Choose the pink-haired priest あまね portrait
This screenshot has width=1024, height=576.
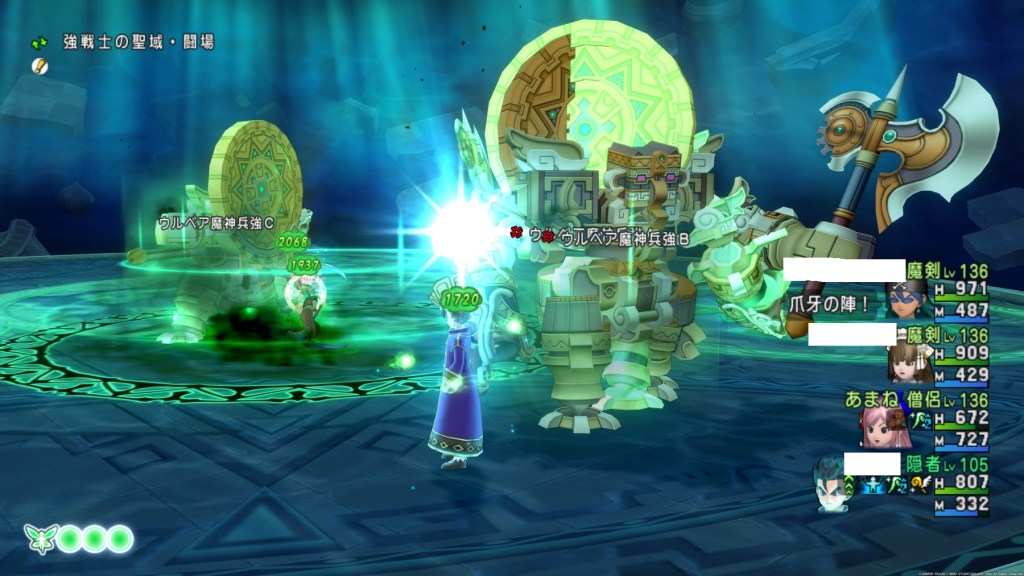pos(880,426)
